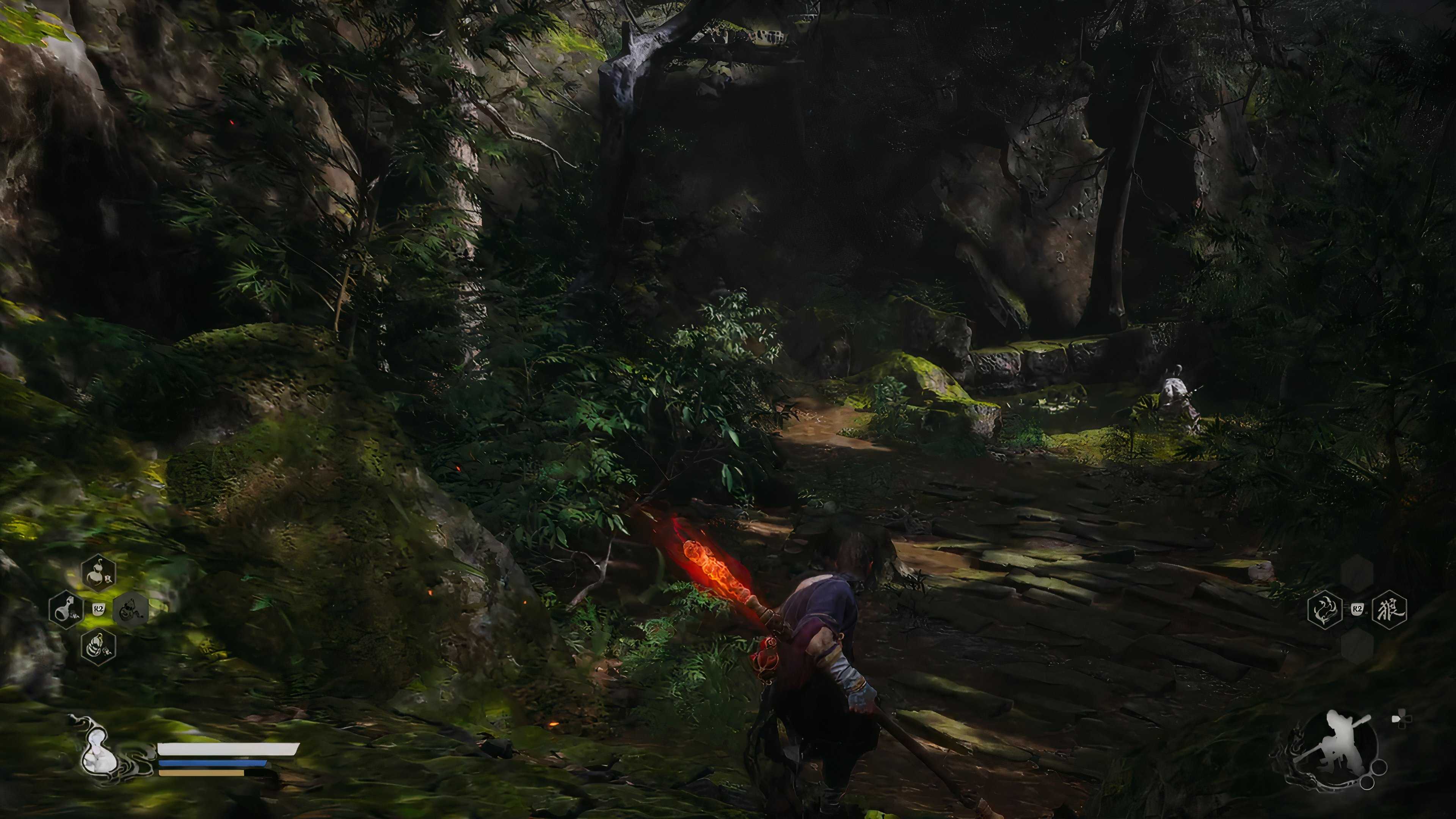
Task: Select the medicine vial consumable icon
Action: pyautogui.click(x=66, y=610)
